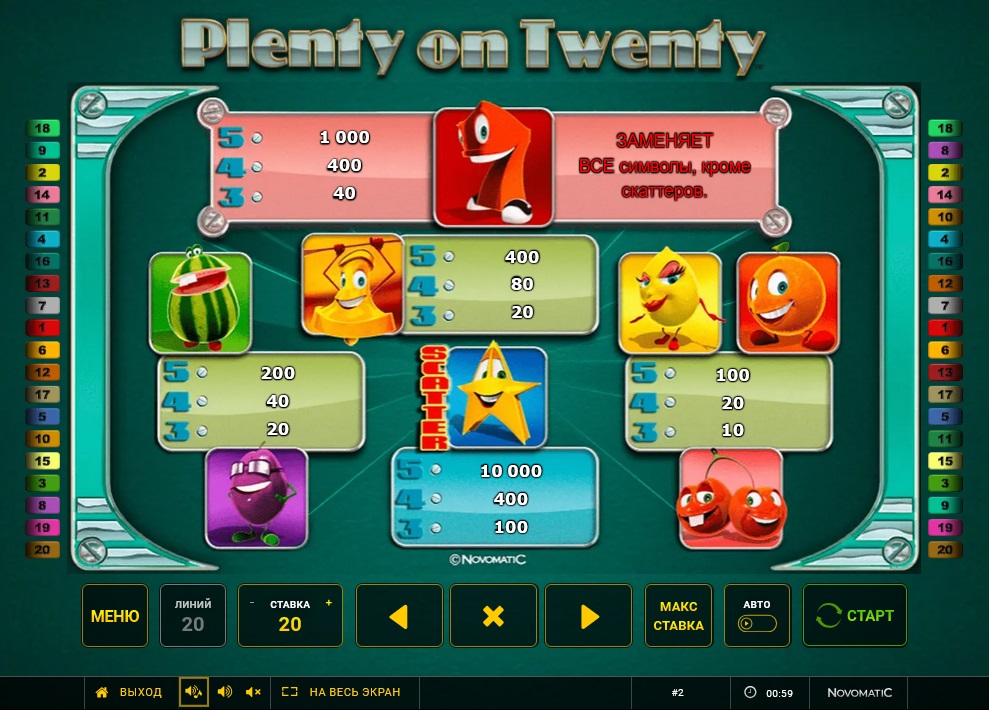Go to the next paytable page
This screenshot has width=989, height=710.
[x=588, y=616]
